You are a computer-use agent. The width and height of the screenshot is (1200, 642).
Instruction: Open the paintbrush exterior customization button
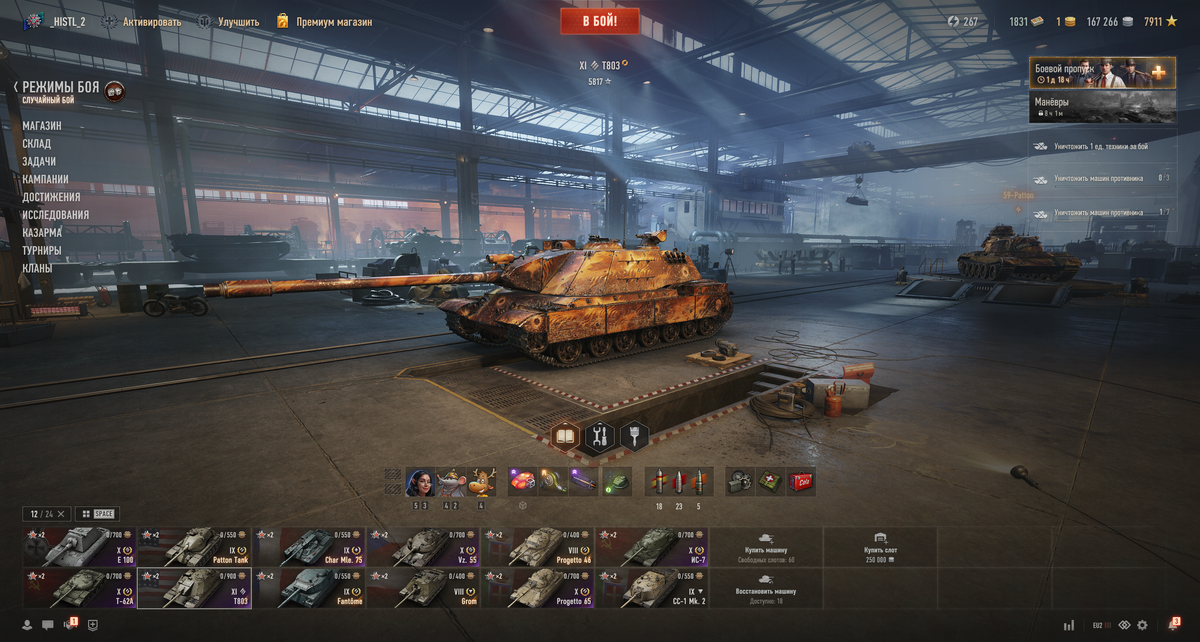tap(634, 436)
